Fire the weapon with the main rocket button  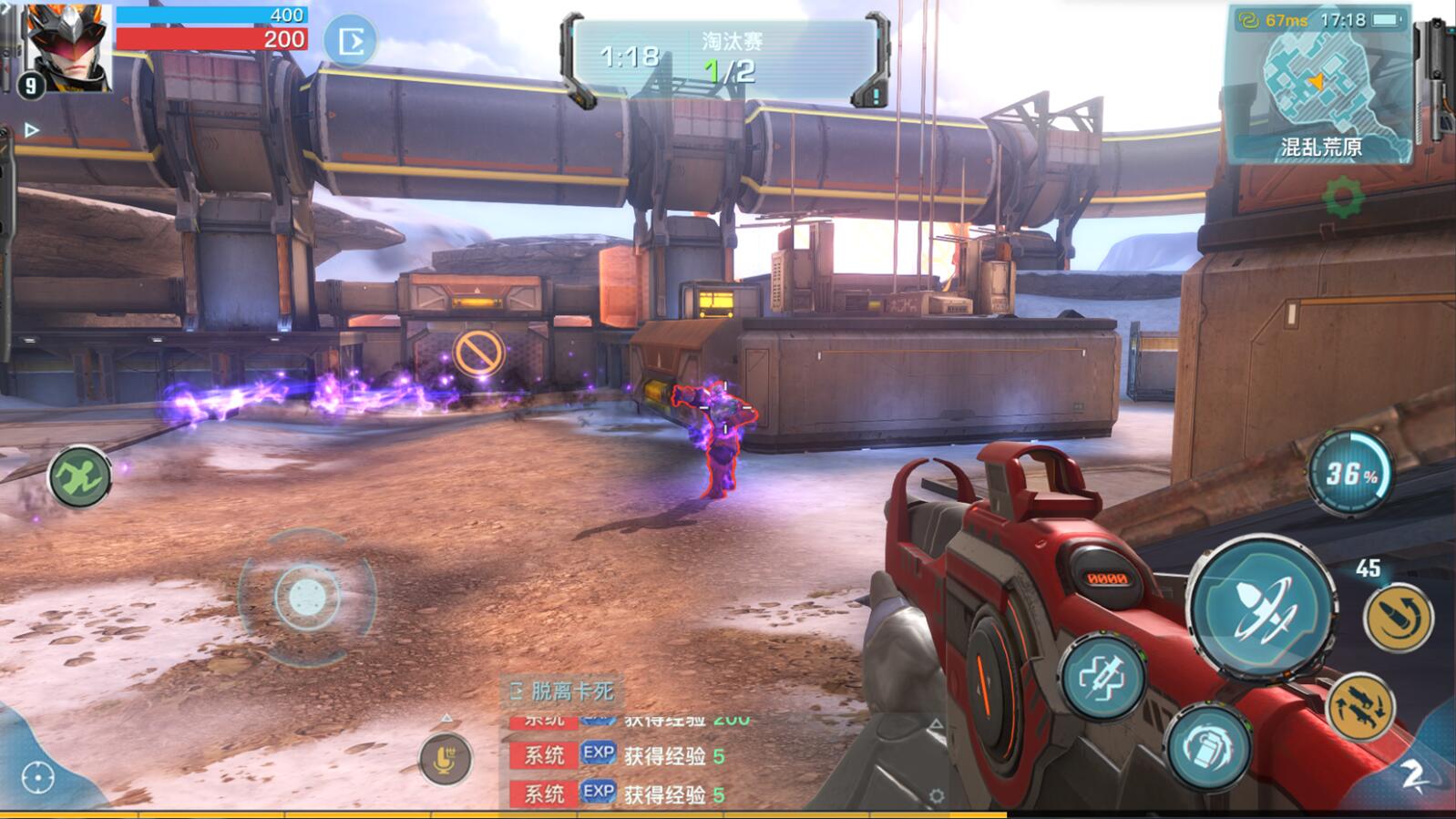click(1262, 608)
